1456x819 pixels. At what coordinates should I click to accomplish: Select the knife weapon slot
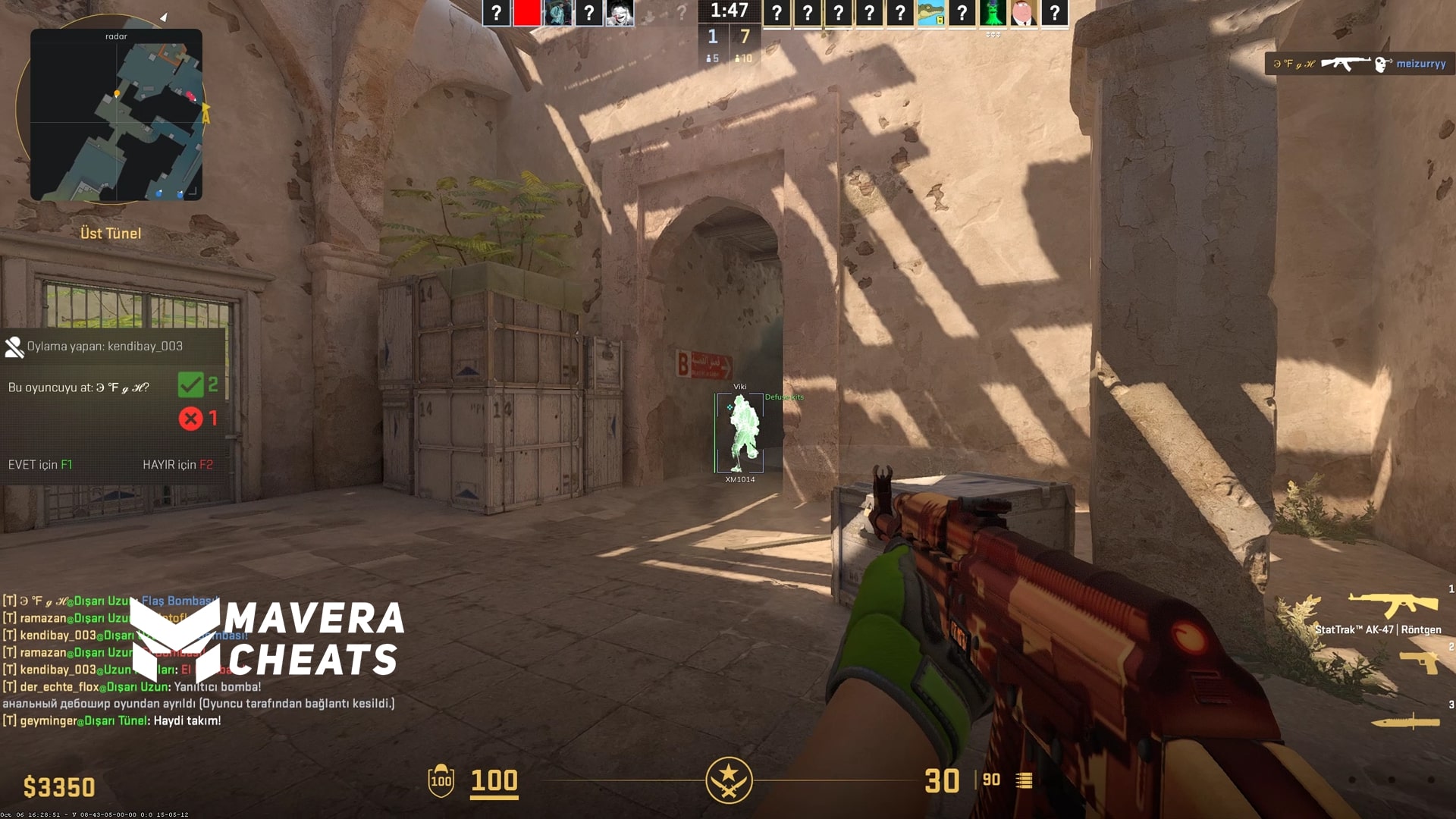1405,720
